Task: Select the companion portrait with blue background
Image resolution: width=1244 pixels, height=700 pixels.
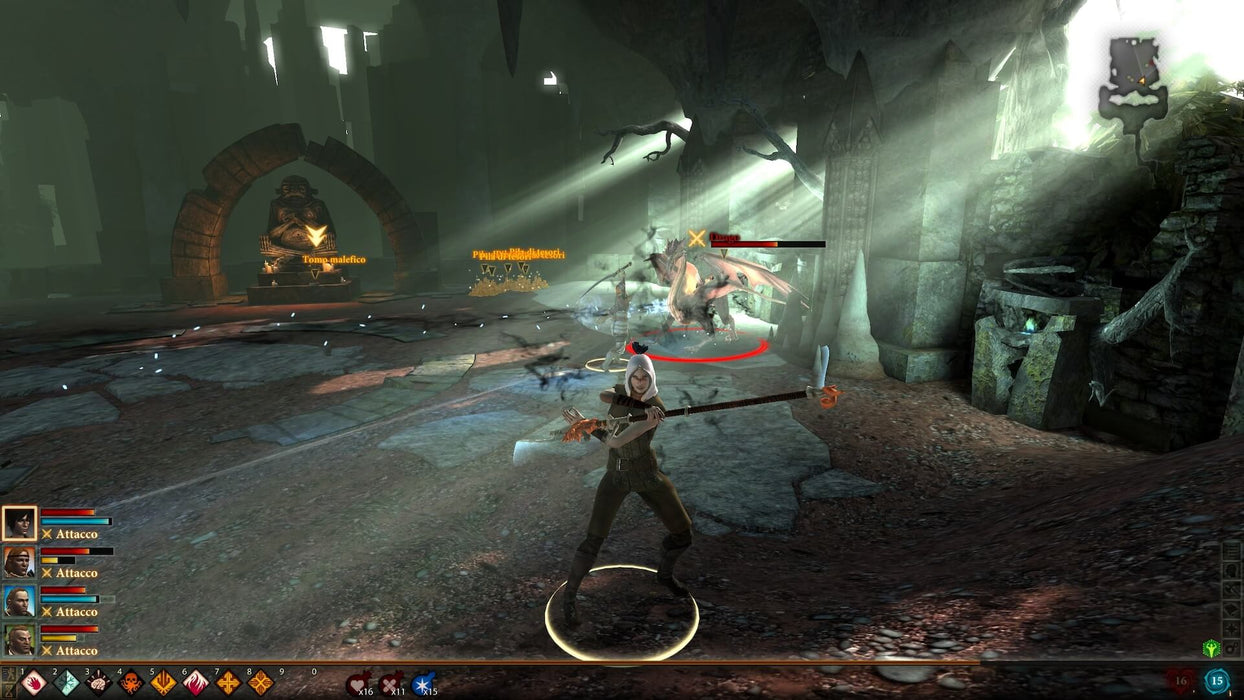Action: [19, 601]
